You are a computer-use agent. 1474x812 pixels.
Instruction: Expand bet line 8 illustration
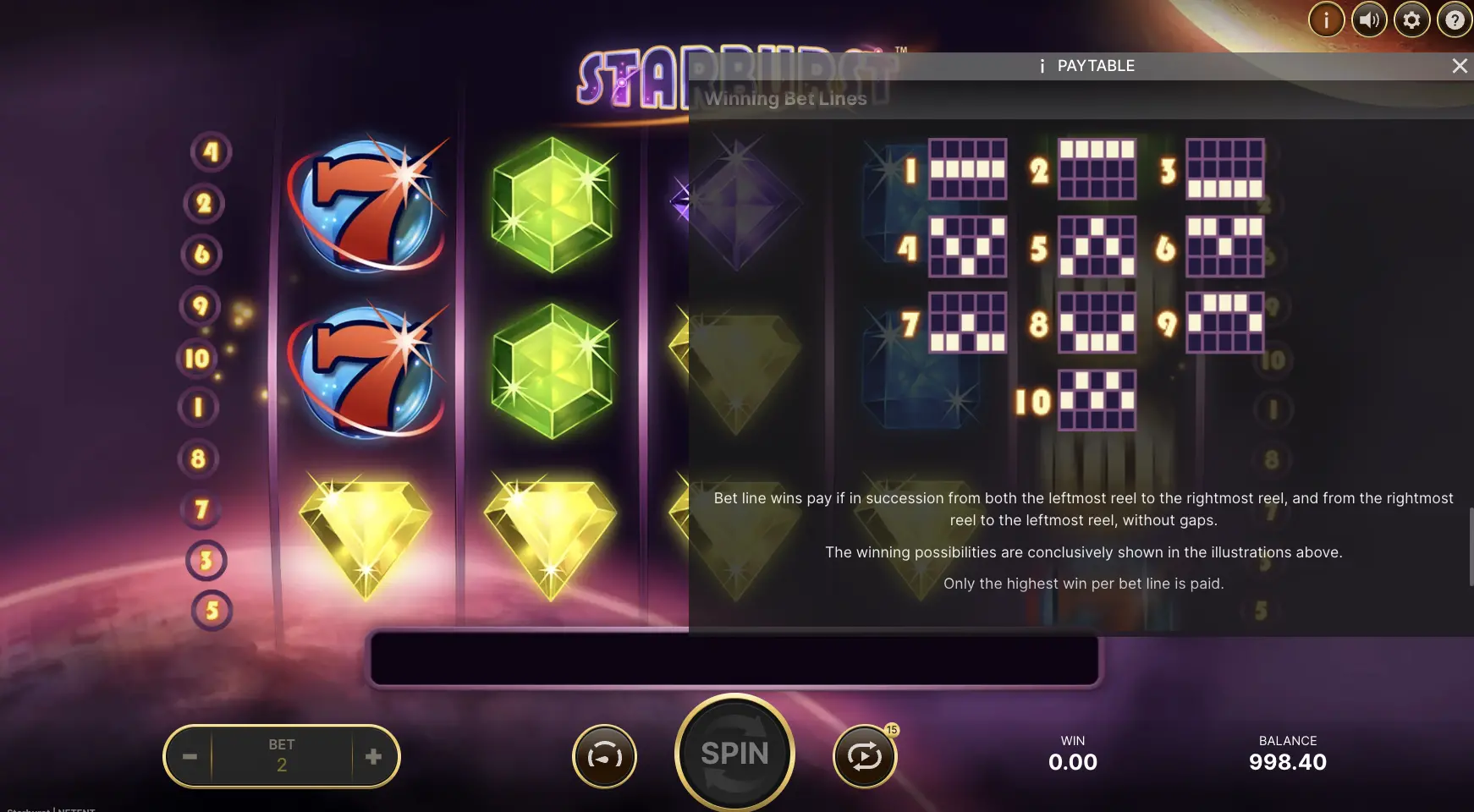coord(1093,321)
